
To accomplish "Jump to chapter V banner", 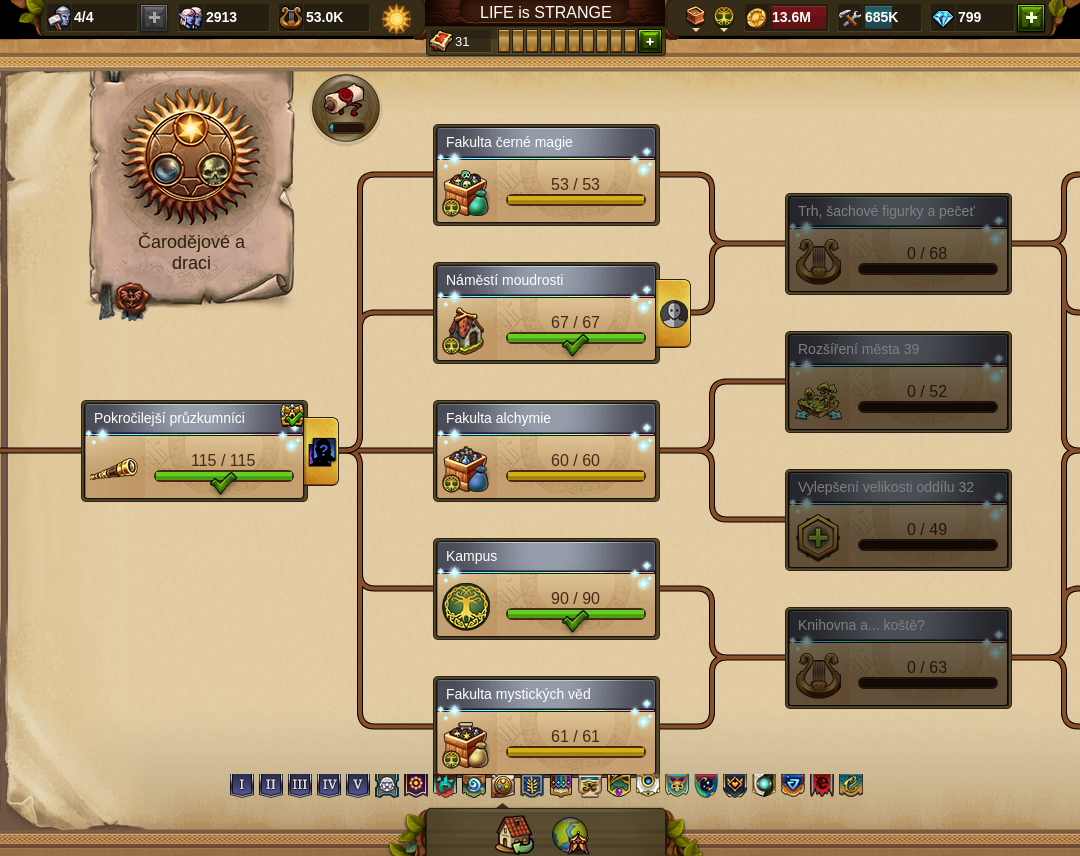I will point(358,785).
